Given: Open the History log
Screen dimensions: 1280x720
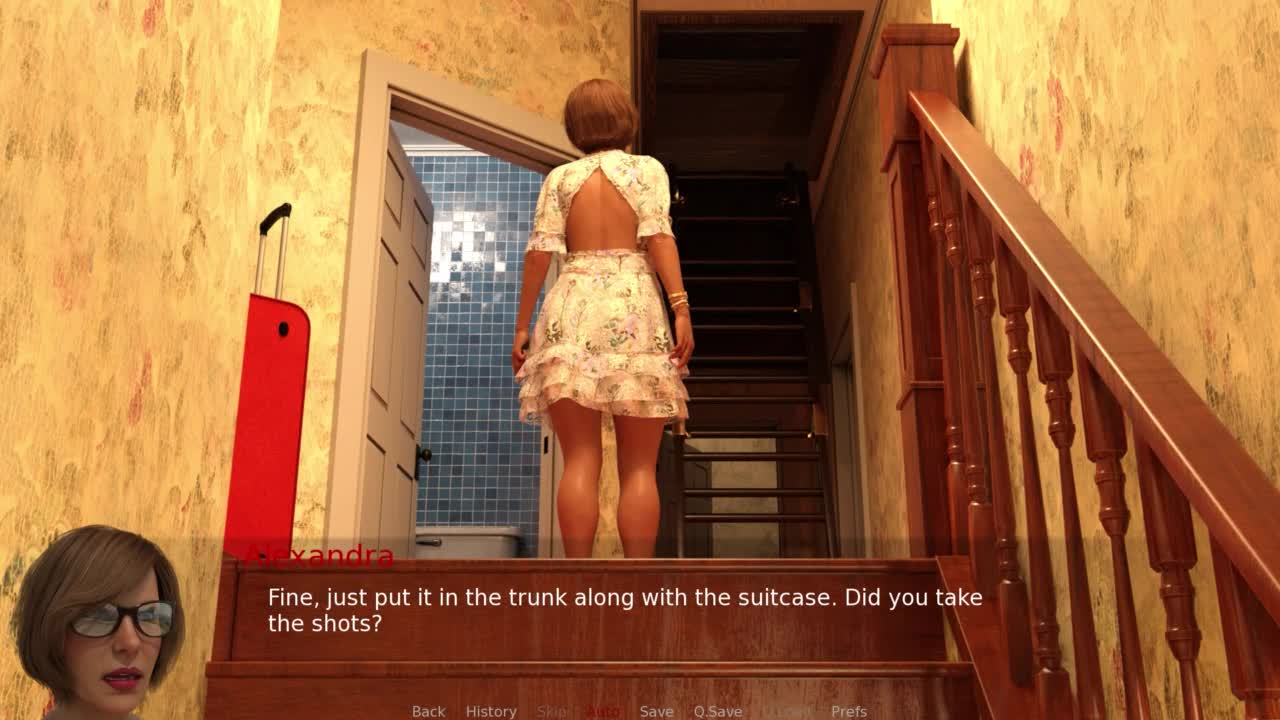Looking at the screenshot, I should coord(491,711).
